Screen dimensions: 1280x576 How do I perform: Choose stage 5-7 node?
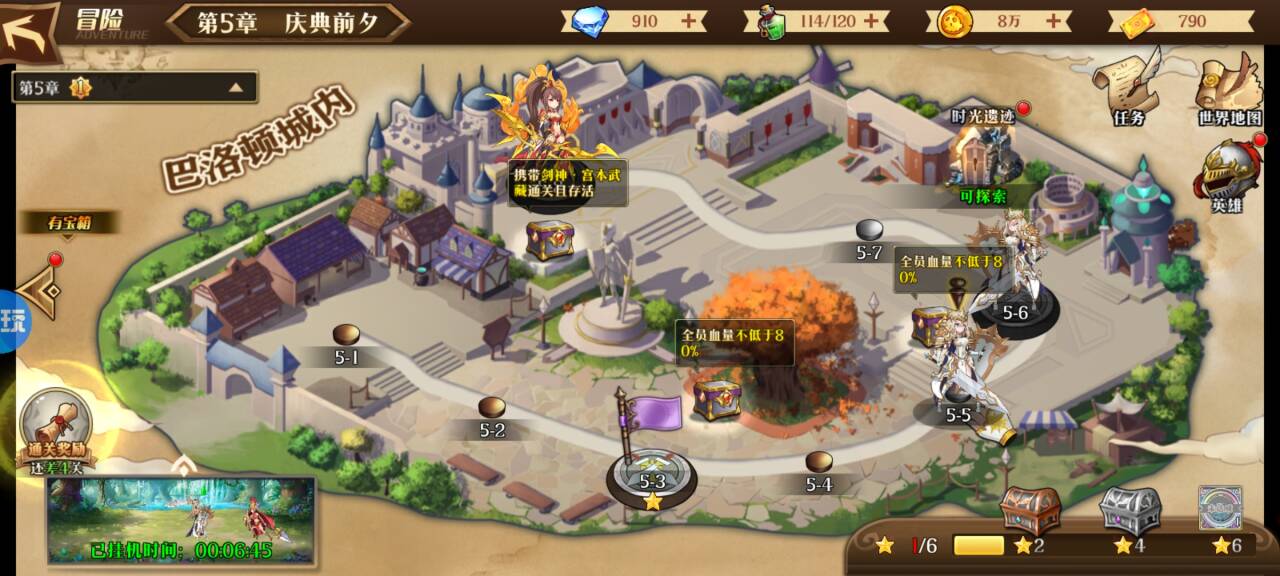[869, 231]
